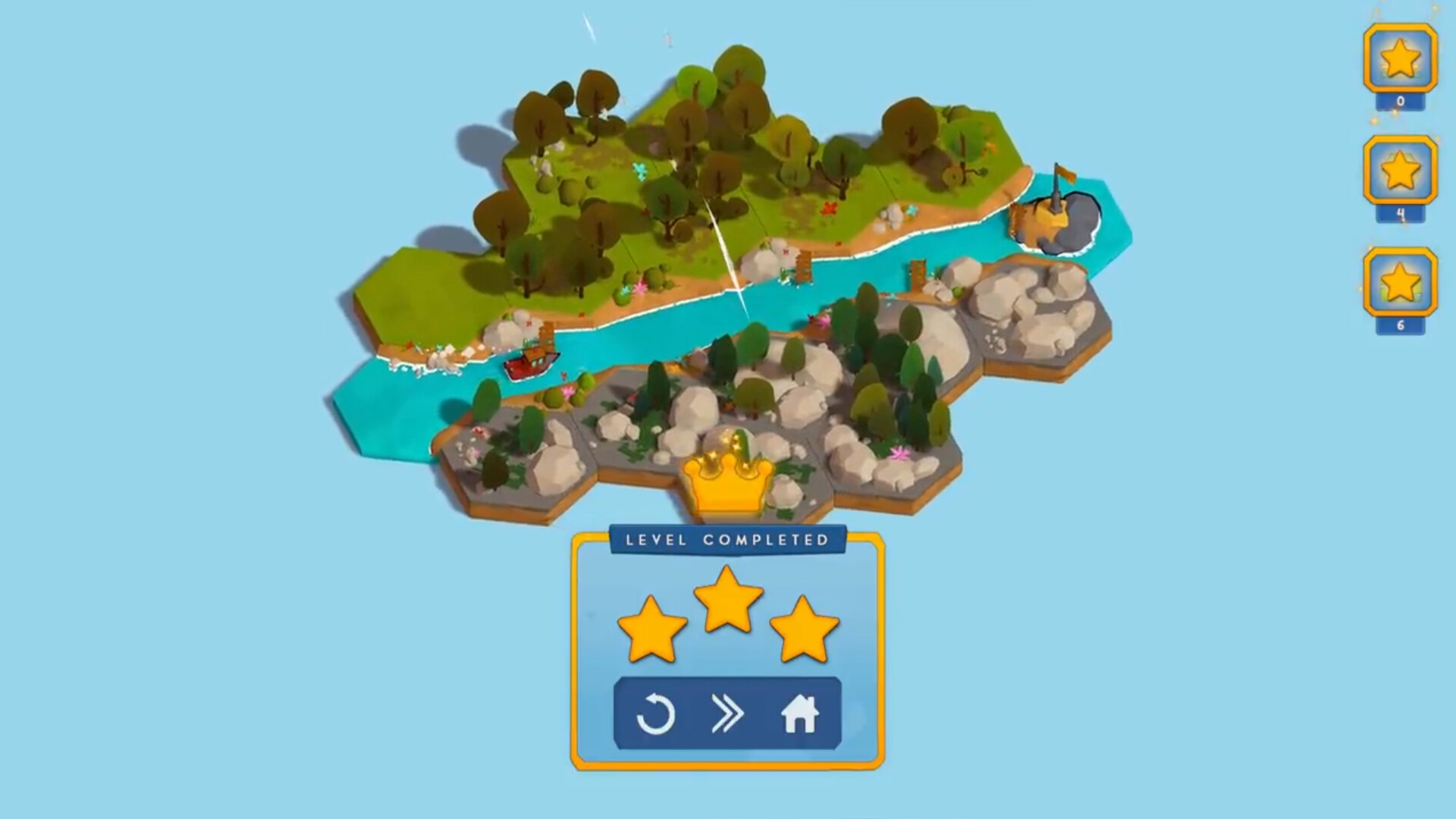
Task: Click the restart level icon
Action: click(x=657, y=714)
